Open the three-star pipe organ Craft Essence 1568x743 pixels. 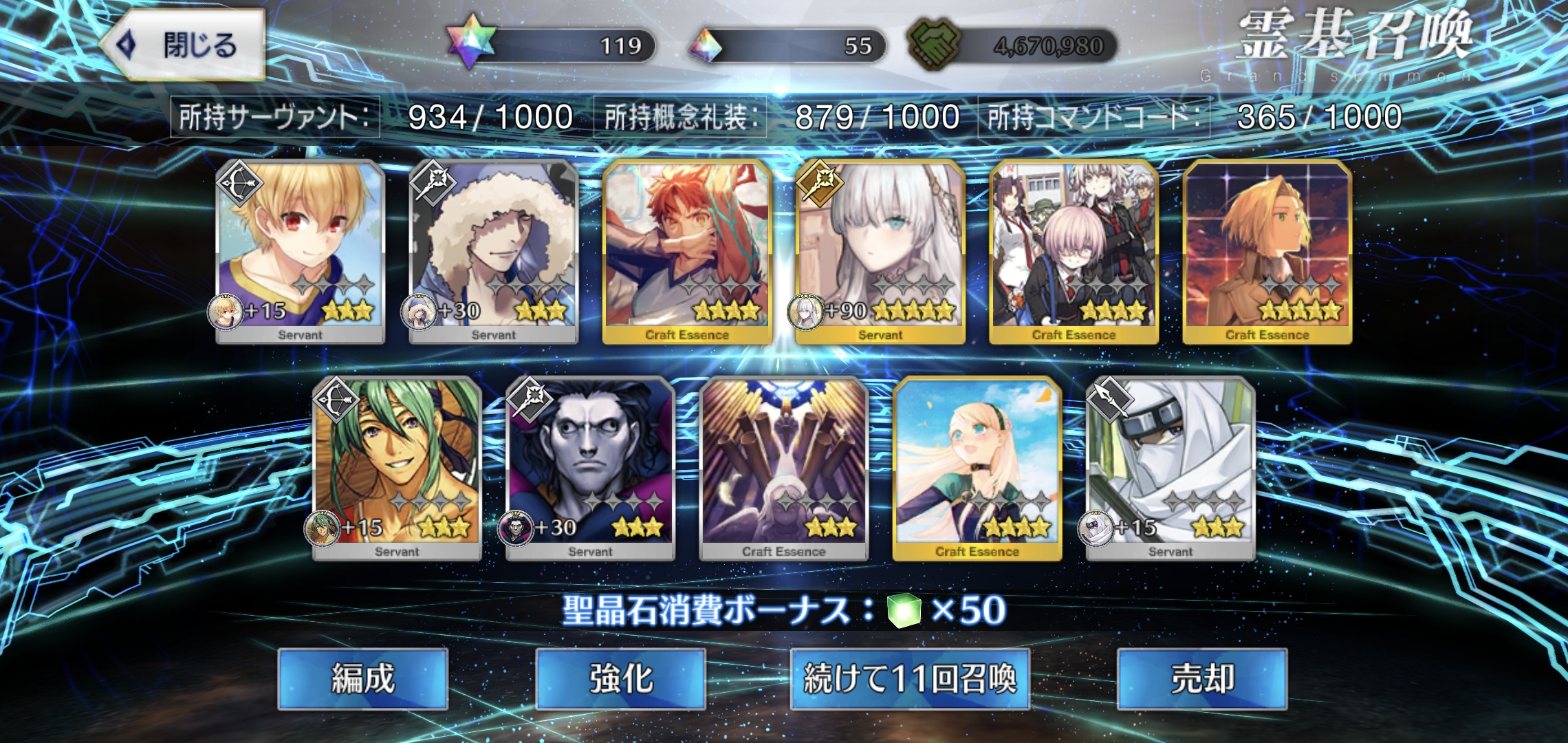pyautogui.click(x=783, y=468)
